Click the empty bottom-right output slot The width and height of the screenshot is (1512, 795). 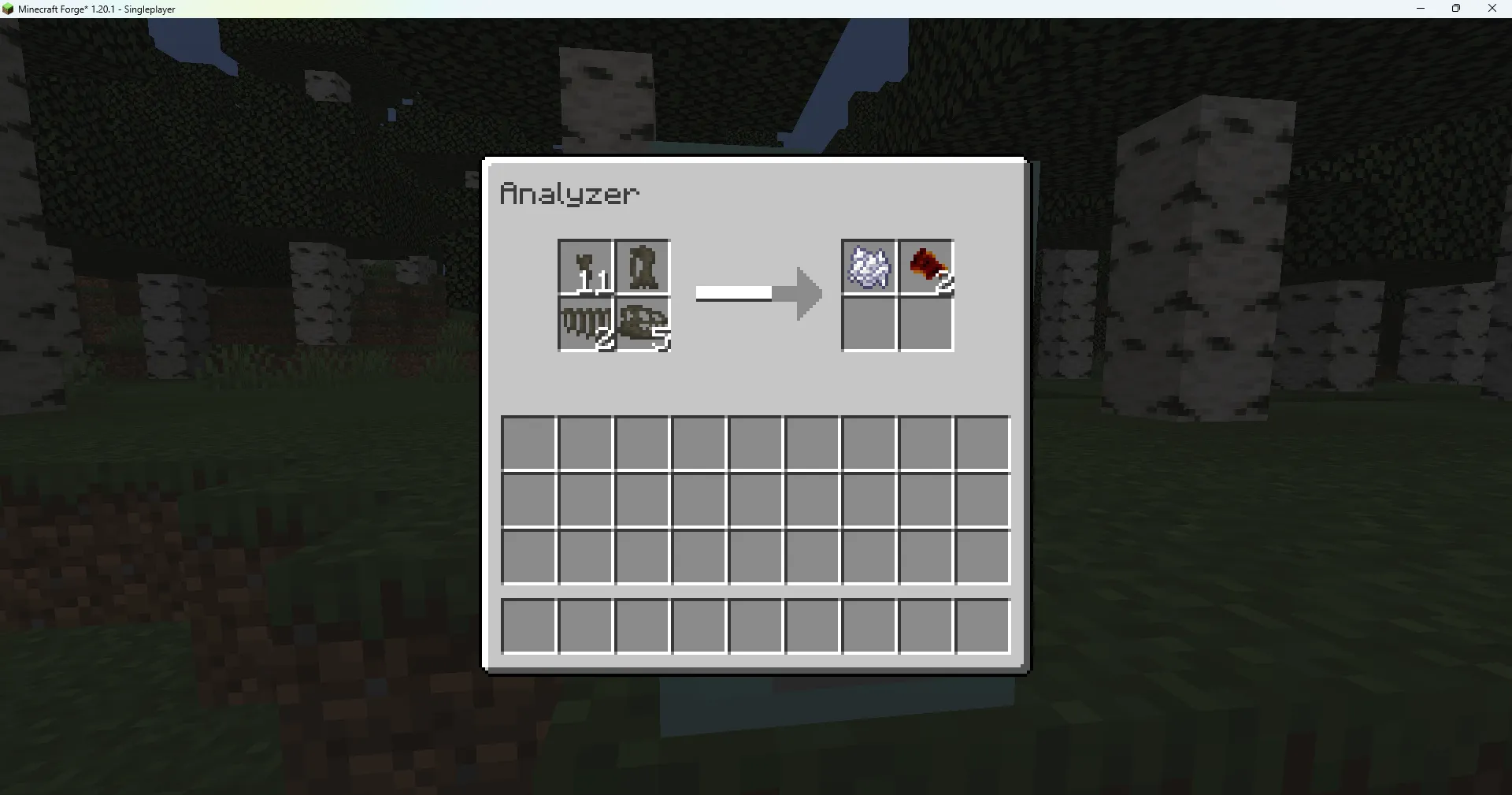coord(925,323)
